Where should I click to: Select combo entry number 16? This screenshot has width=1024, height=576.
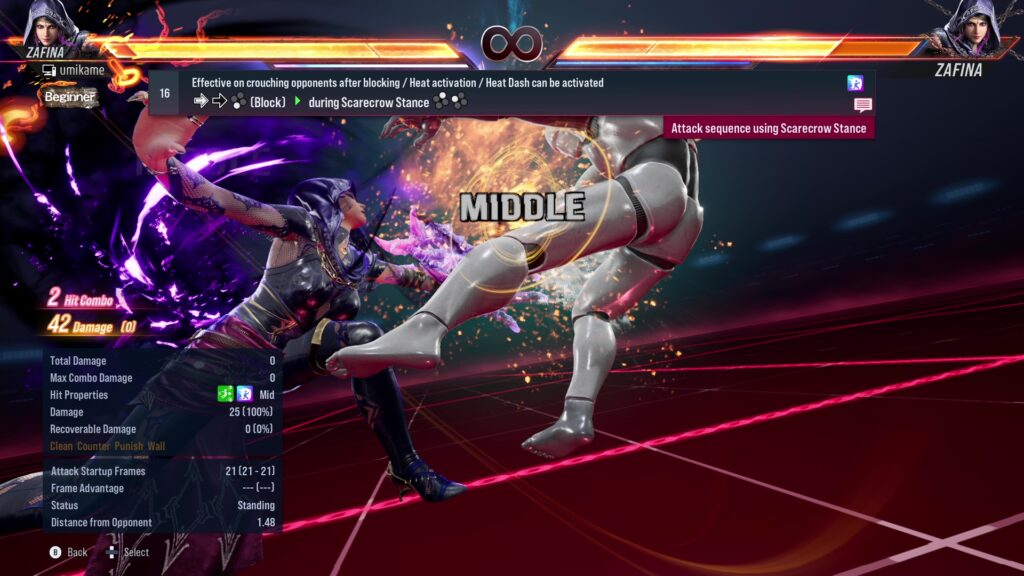(165, 93)
